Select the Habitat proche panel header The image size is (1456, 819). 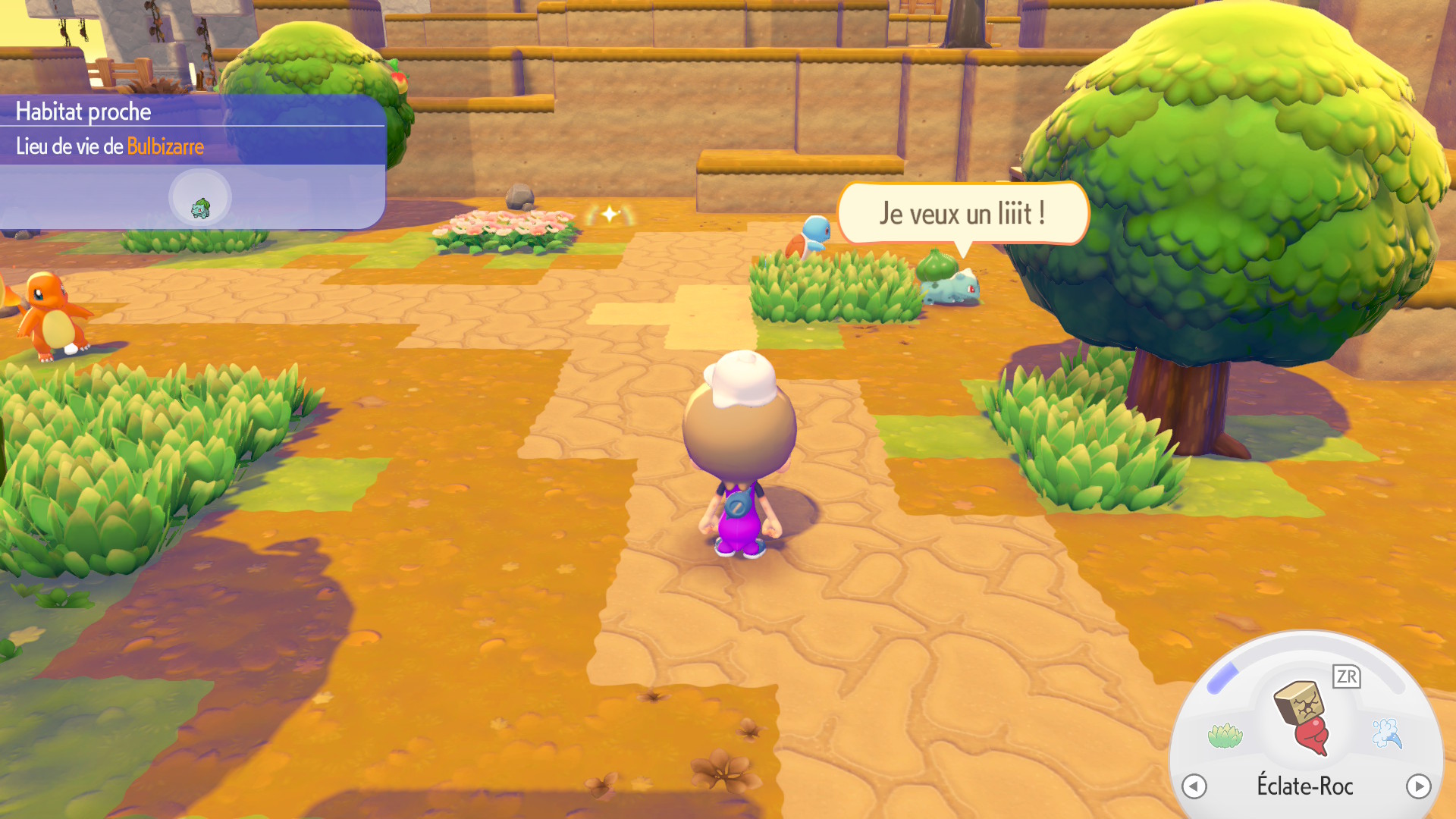(x=83, y=111)
